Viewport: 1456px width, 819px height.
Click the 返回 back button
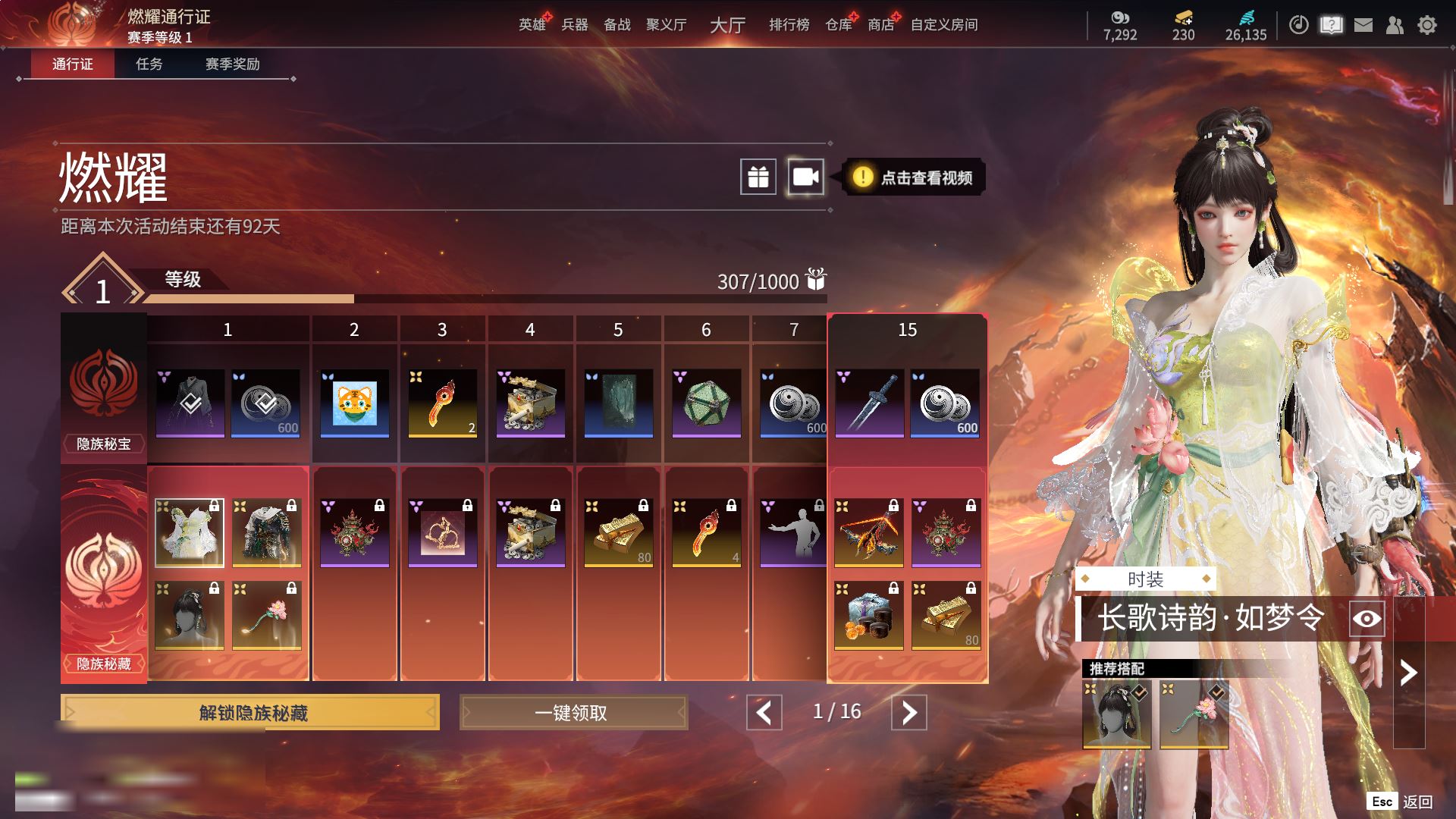(1417, 802)
